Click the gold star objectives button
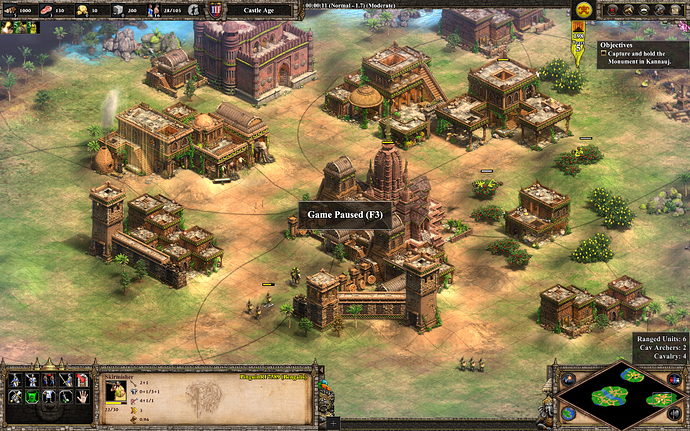Screen dimensions: 690x431 pyautogui.click(x=579, y=9)
